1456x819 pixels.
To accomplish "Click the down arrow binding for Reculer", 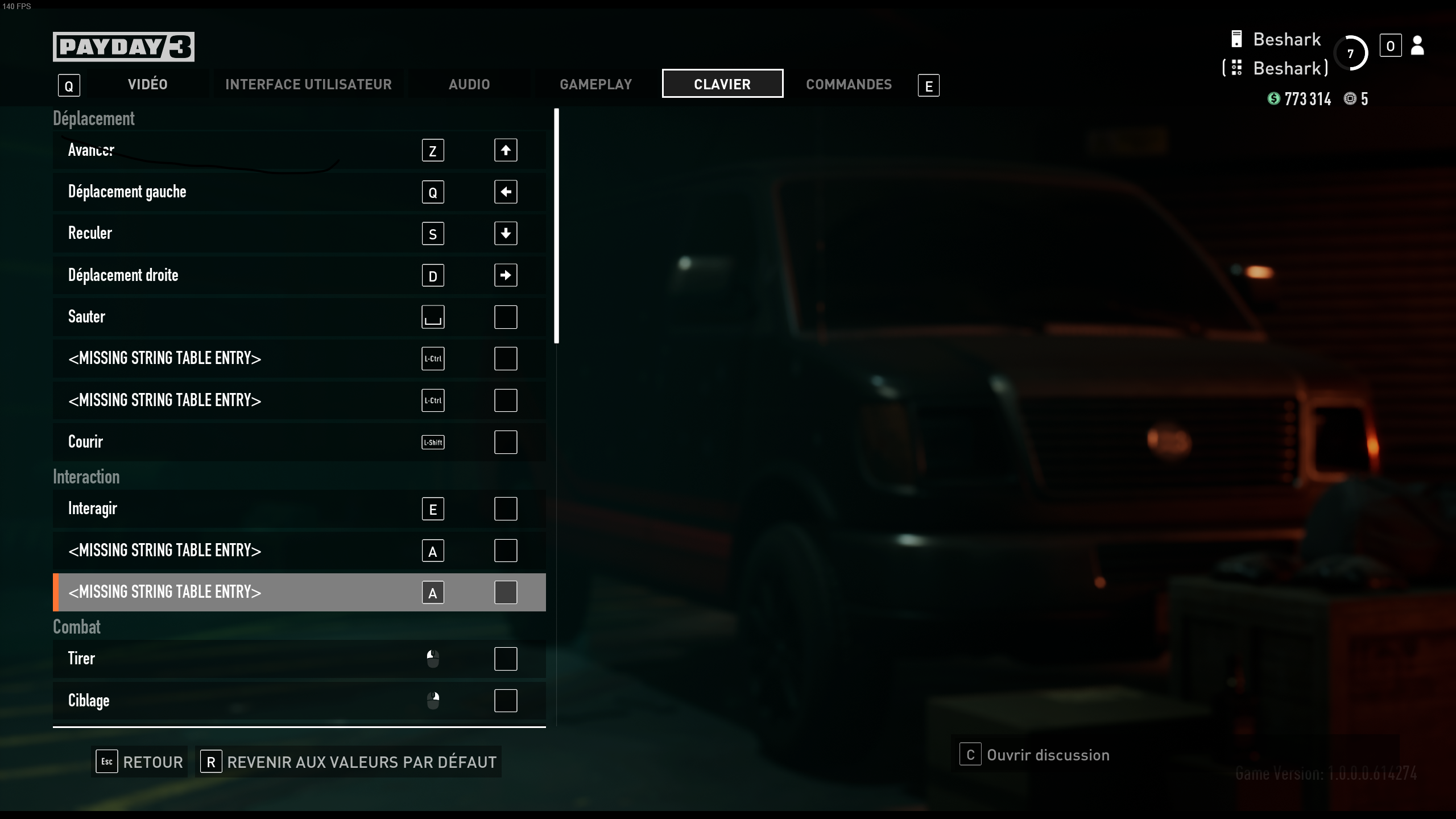I will [x=505, y=233].
